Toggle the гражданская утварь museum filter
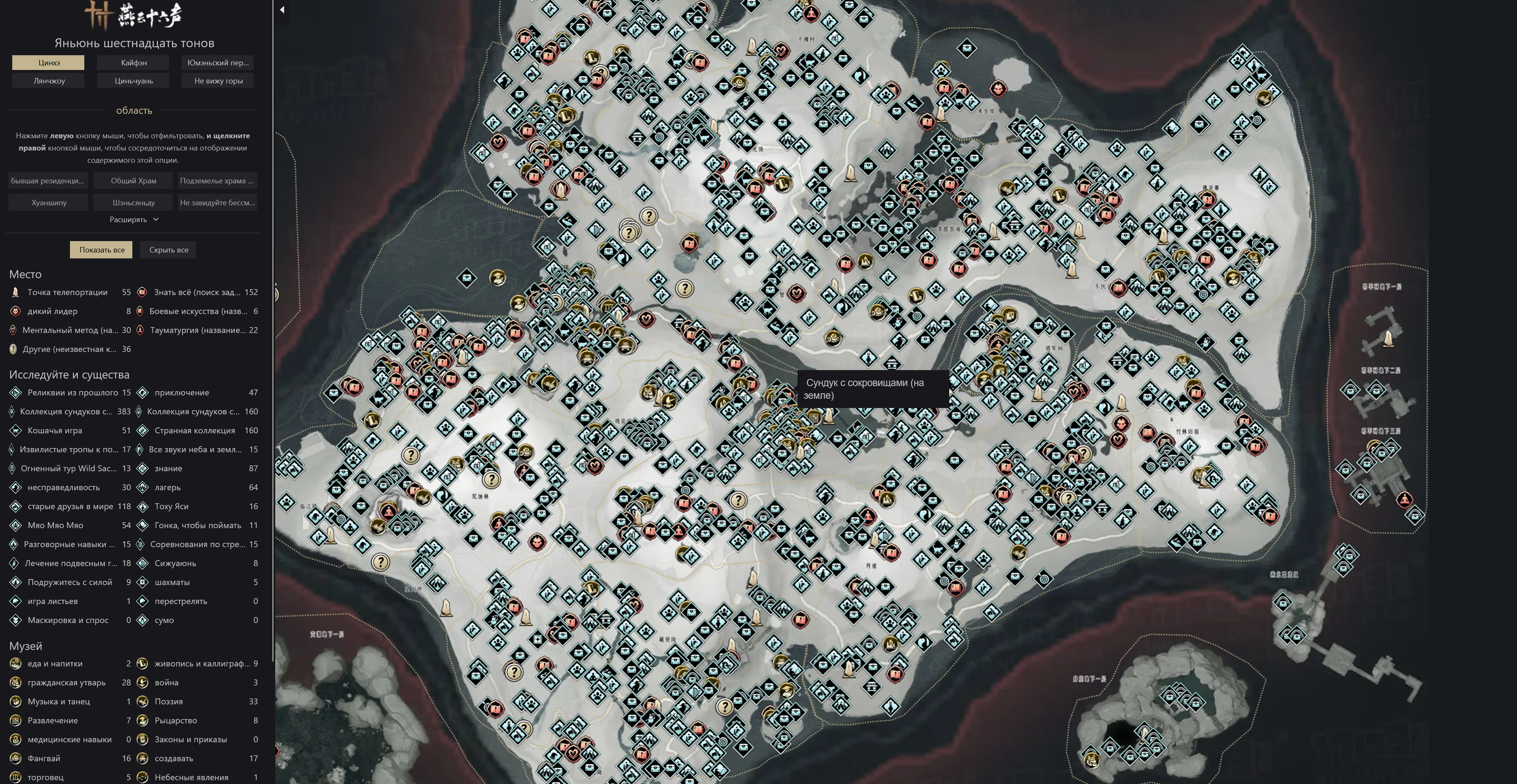This screenshot has width=1517, height=784. pyautogui.click(x=67, y=683)
